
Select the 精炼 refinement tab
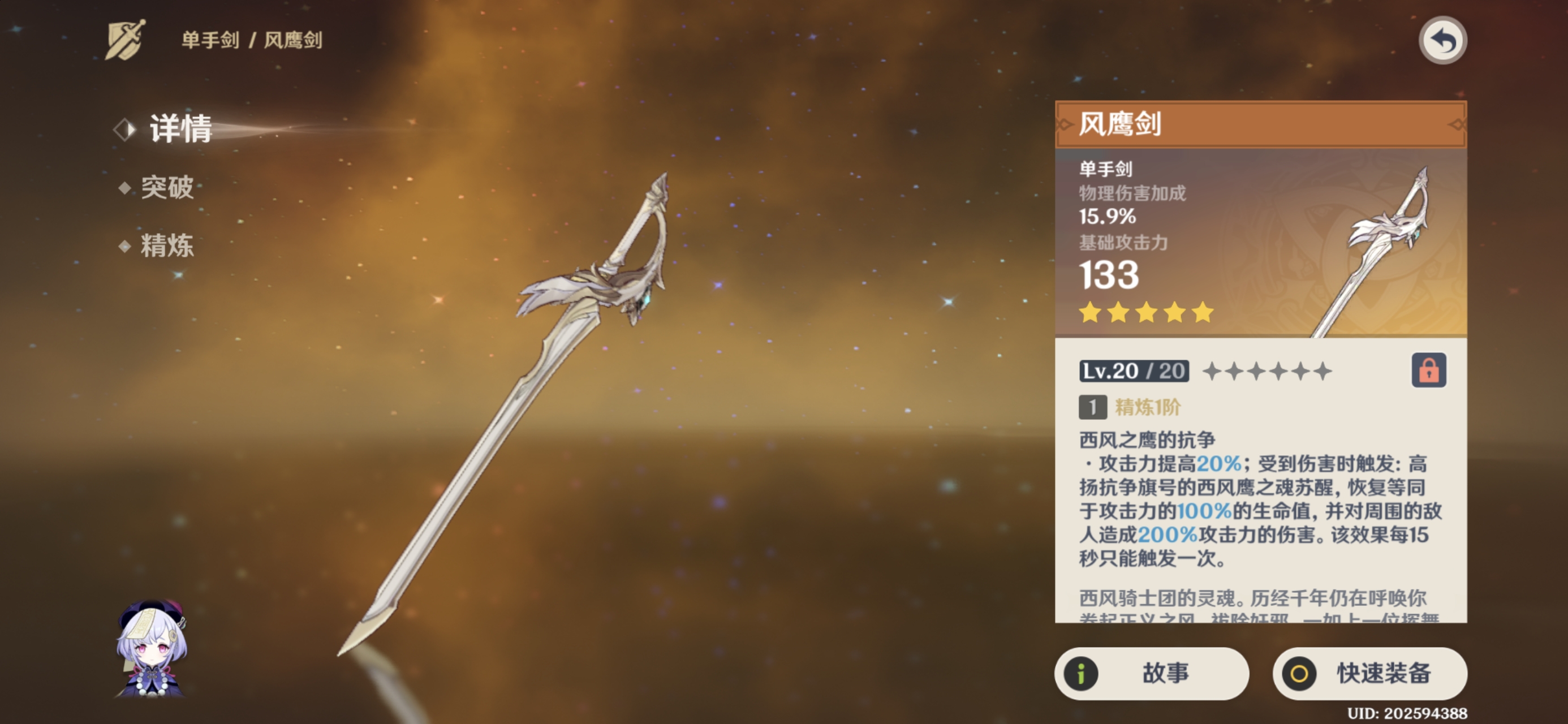point(167,246)
